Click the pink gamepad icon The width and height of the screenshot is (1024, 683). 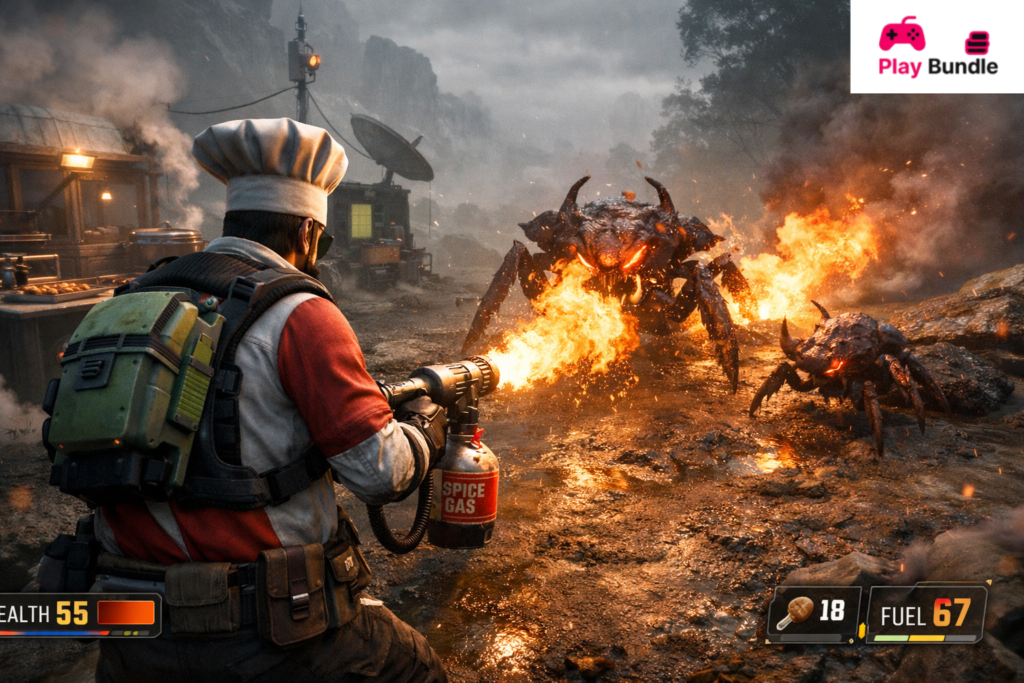(x=901, y=33)
